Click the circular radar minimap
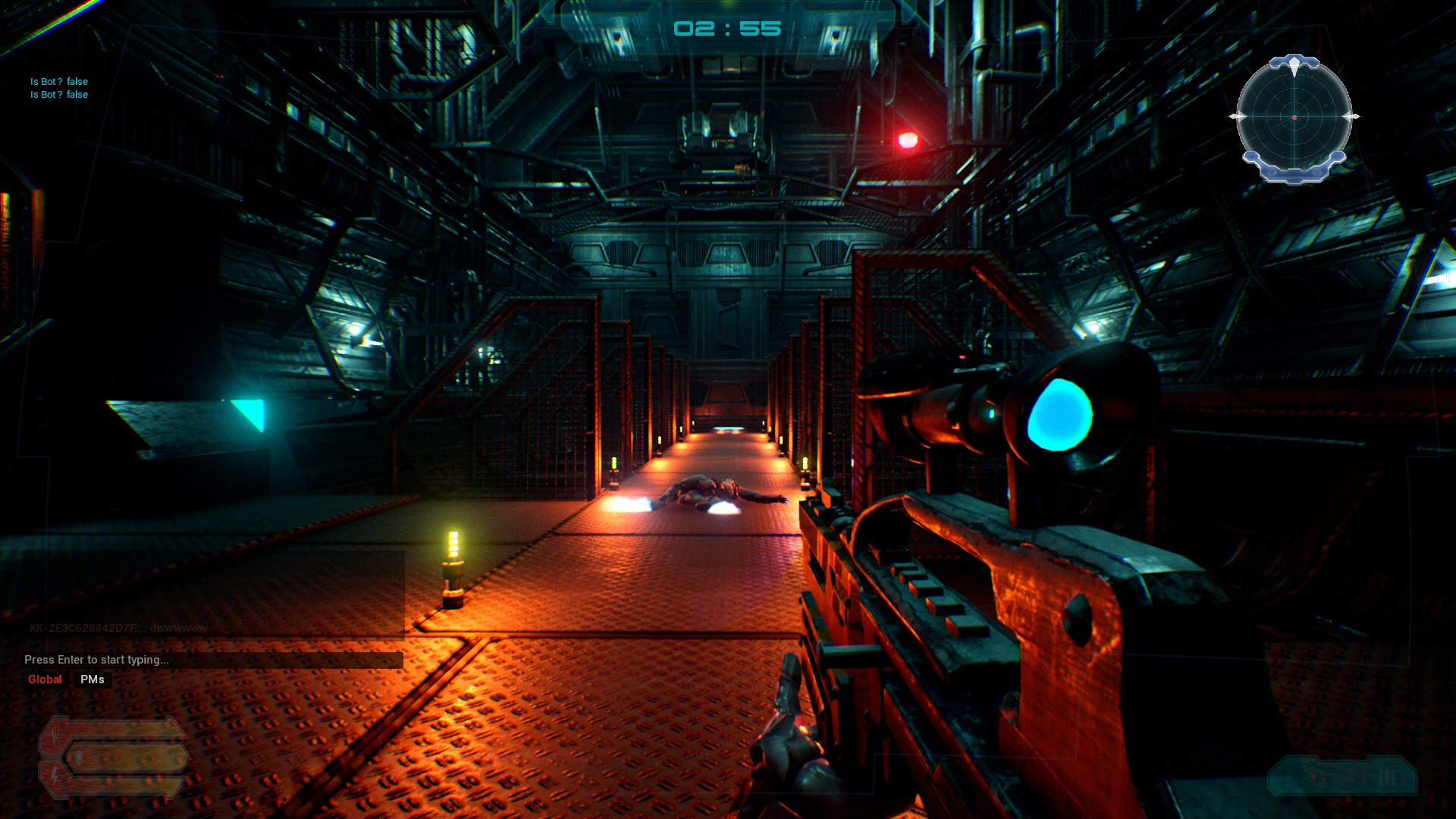The height and width of the screenshot is (819, 1456). (1294, 118)
